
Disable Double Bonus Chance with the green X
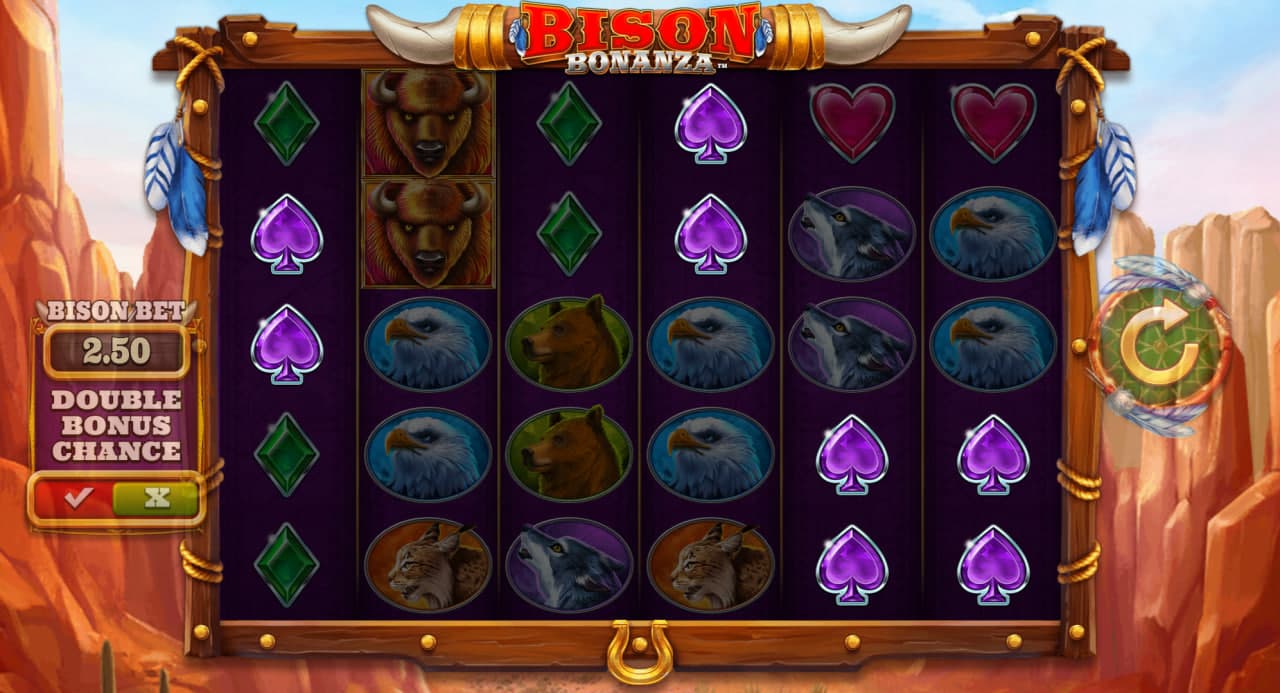[156, 498]
